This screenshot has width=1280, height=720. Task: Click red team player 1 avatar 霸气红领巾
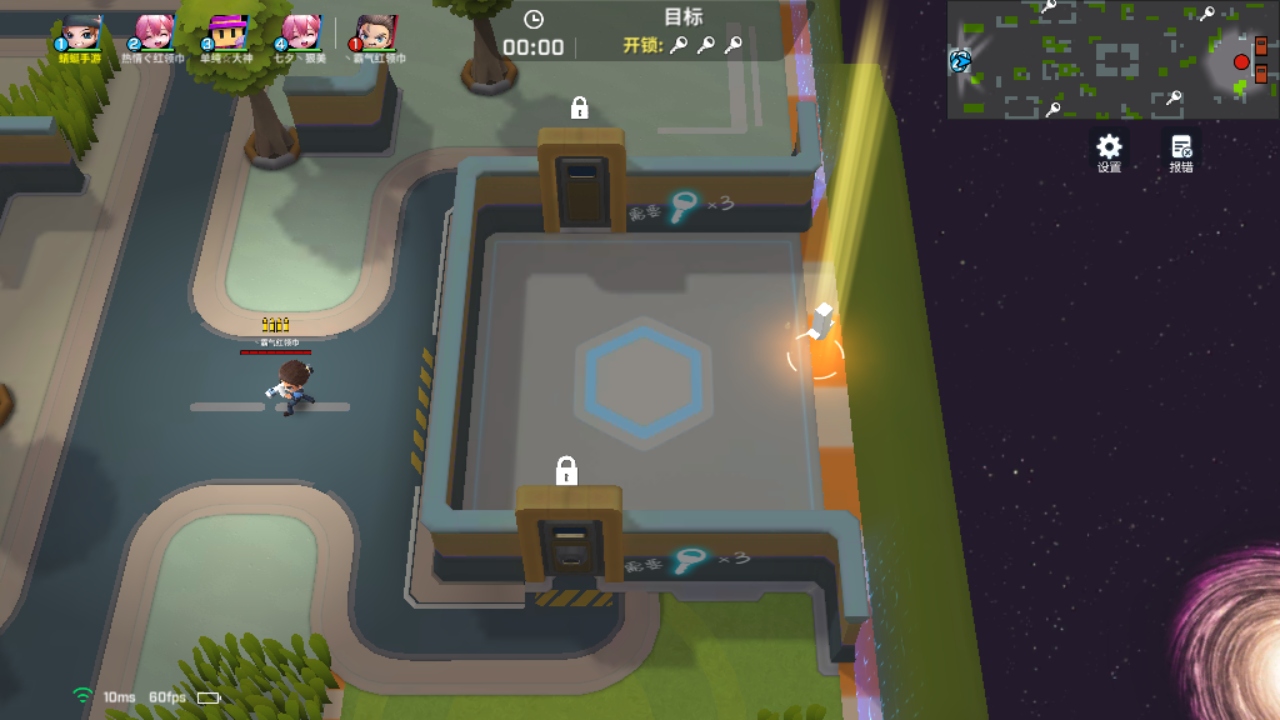tap(376, 34)
